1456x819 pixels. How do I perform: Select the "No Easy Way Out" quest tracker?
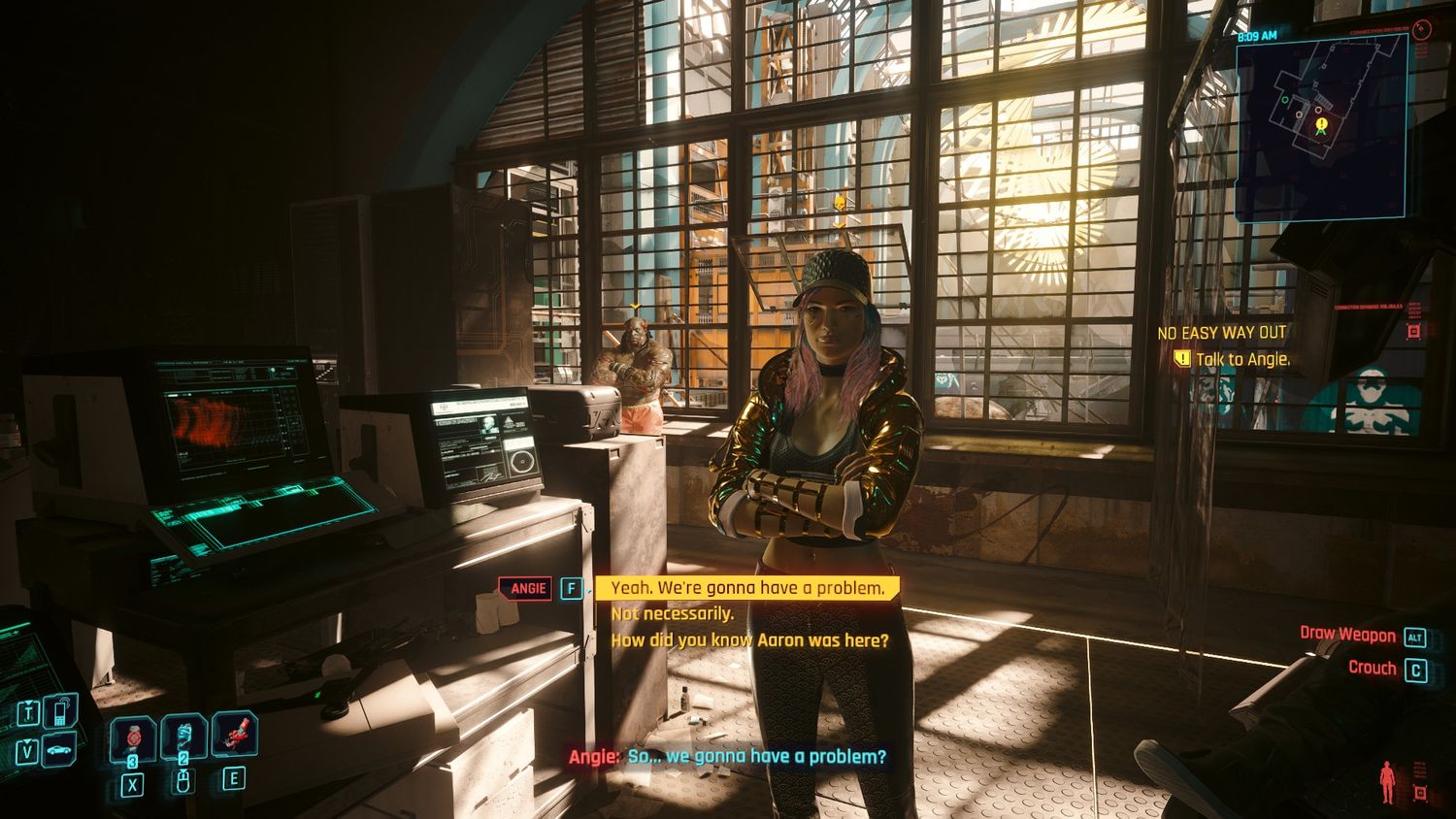(x=1221, y=333)
